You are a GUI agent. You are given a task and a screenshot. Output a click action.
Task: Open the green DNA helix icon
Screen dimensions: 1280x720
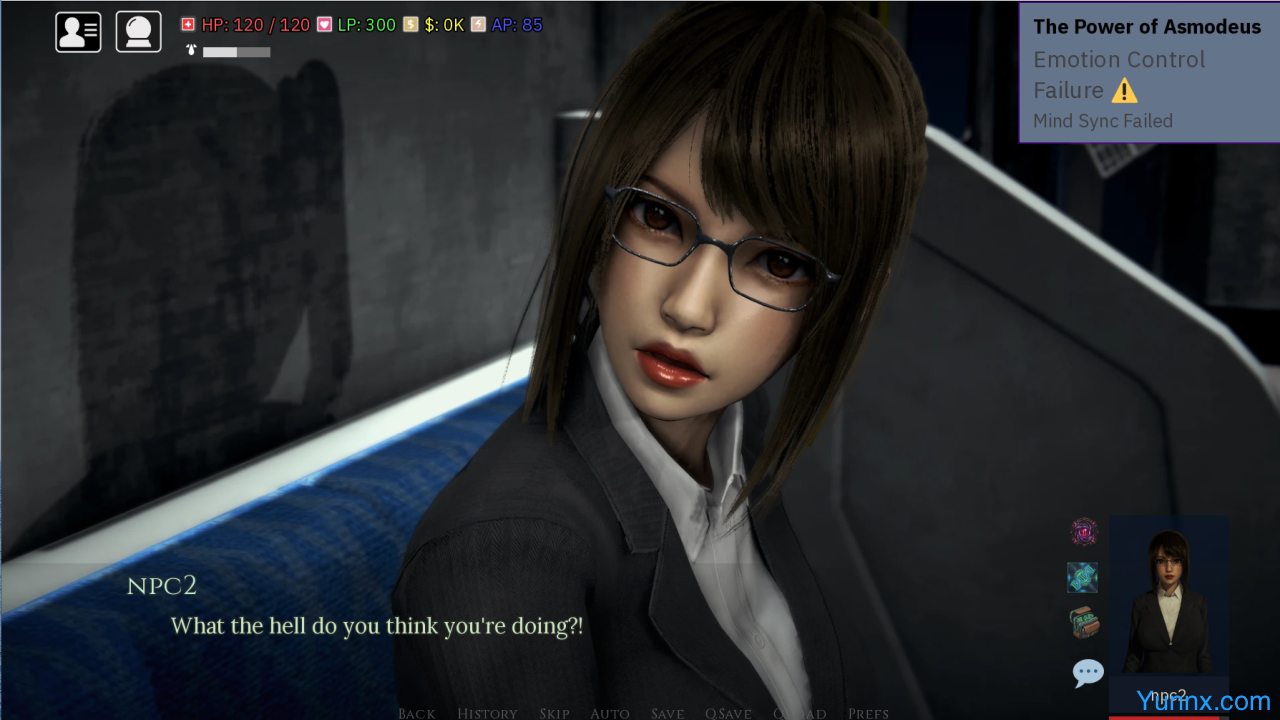[x=1083, y=577]
